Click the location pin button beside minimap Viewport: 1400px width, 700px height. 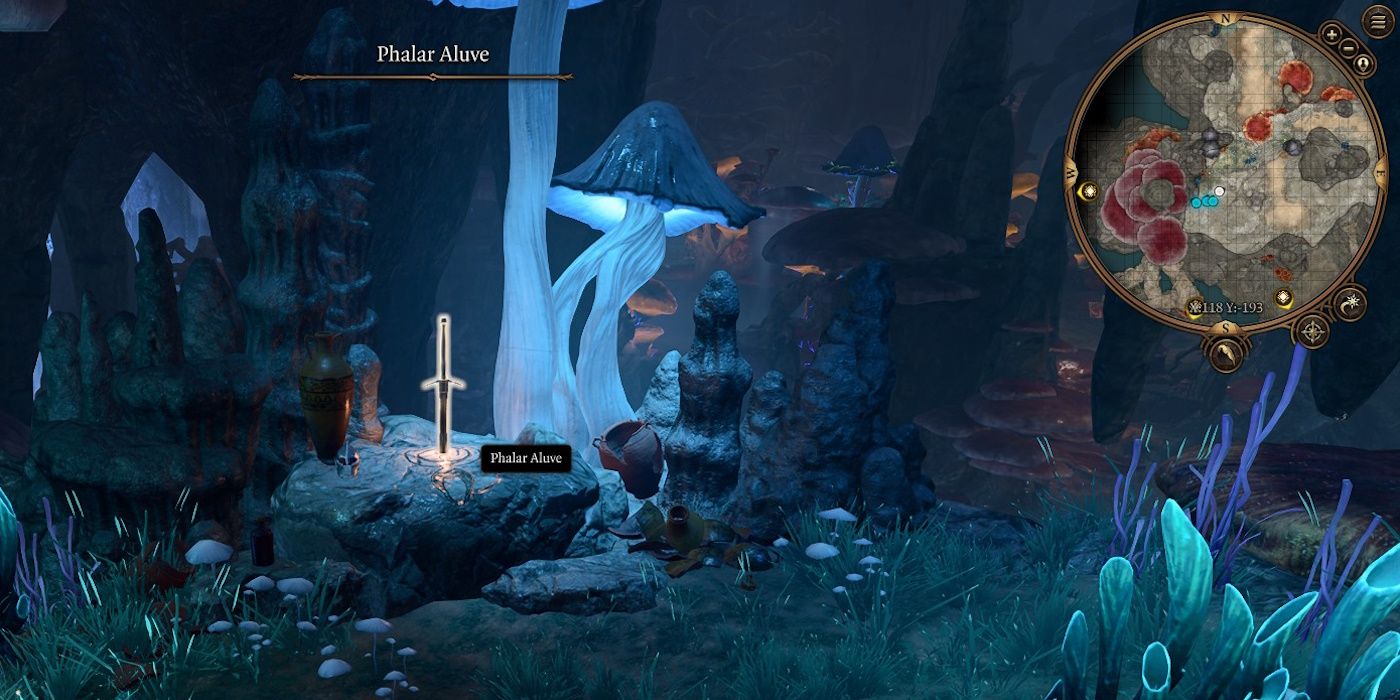coord(1363,64)
